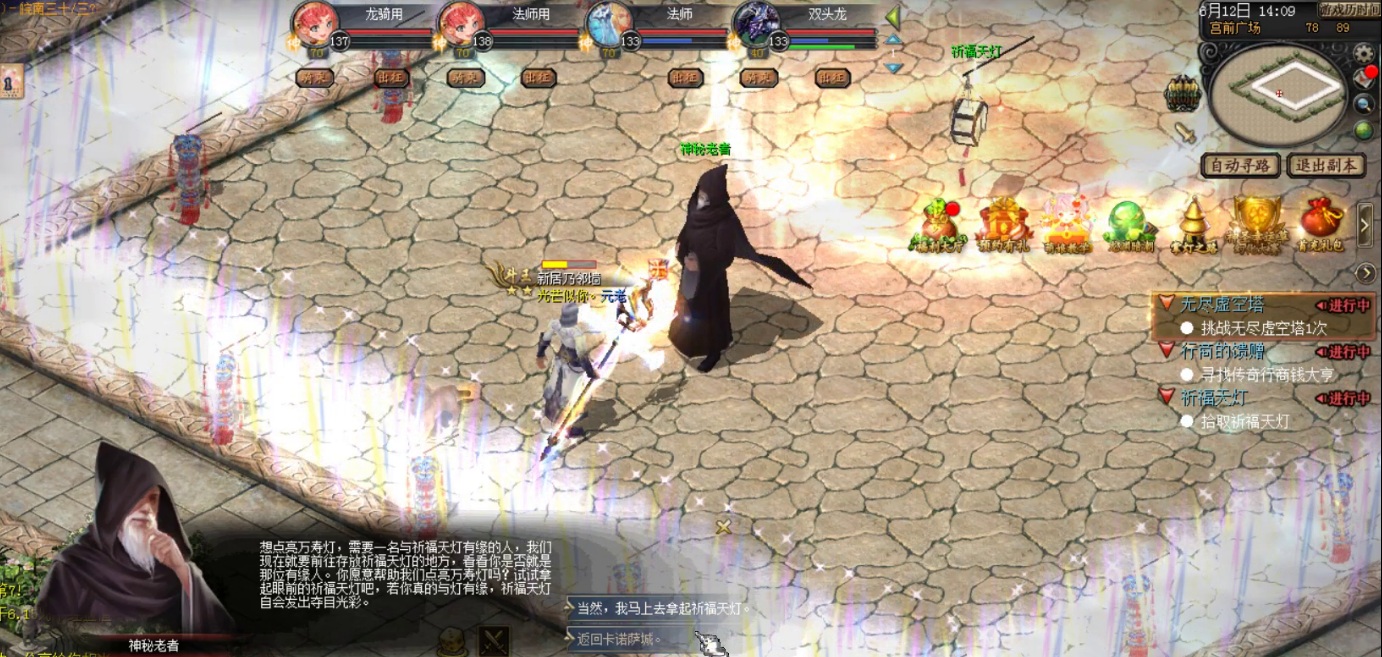The width and height of the screenshot is (1382, 657).
Task: Open the mail icon with red notification
Action: (x=1363, y=77)
